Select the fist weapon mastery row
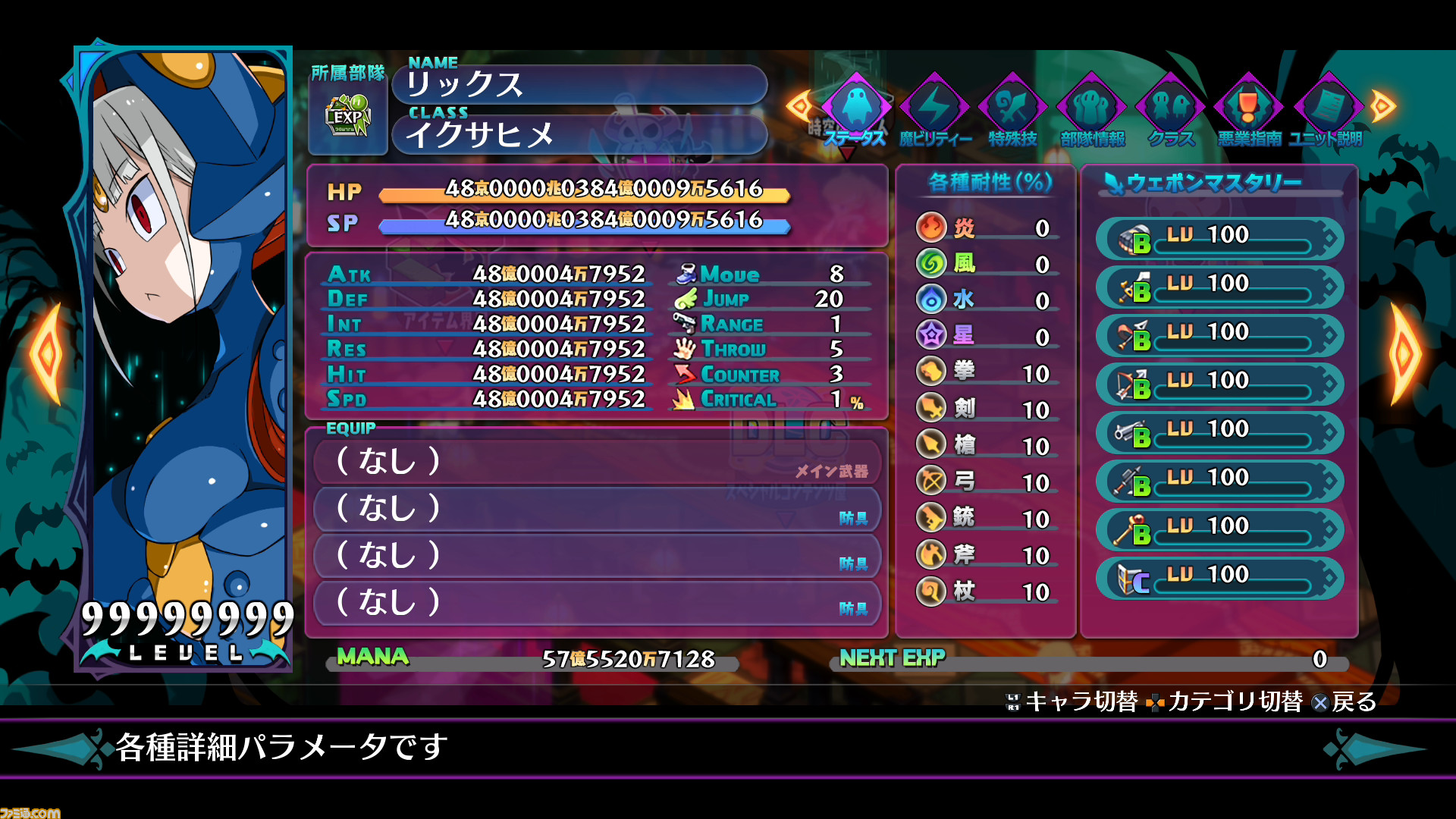The height and width of the screenshot is (819, 1456). 1219,239
